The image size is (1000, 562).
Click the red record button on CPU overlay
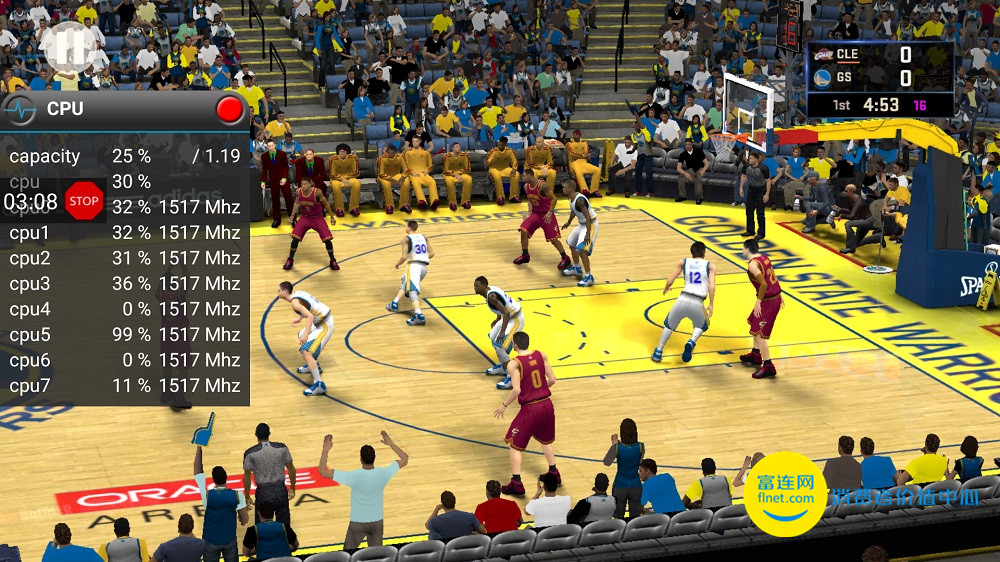pyautogui.click(x=230, y=109)
